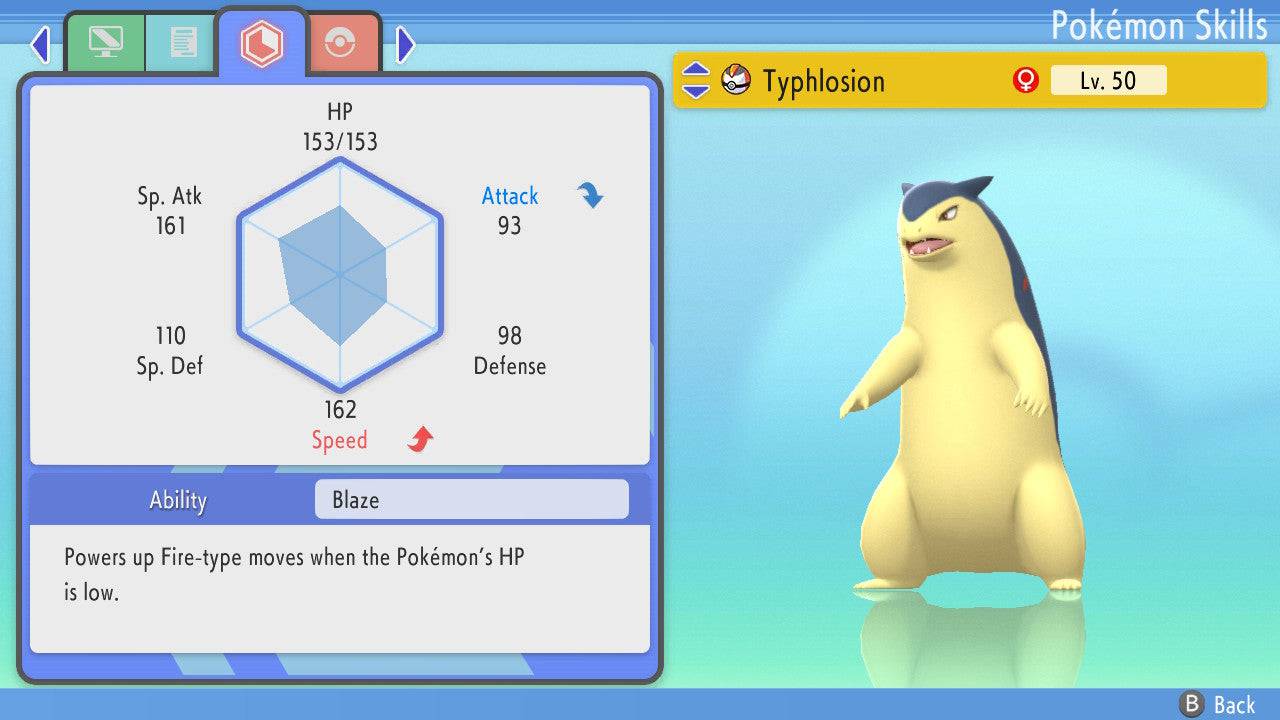The height and width of the screenshot is (720, 1280).
Task: Switch Pokémon using the up-down arrows by Typhlosion
Action: tap(696, 81)
